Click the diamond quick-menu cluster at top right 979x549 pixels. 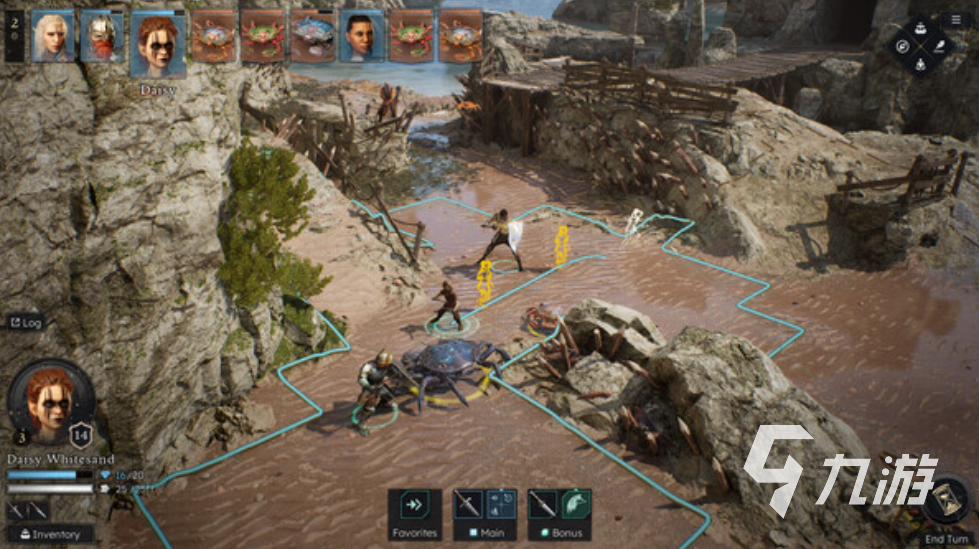click(918, 46)
